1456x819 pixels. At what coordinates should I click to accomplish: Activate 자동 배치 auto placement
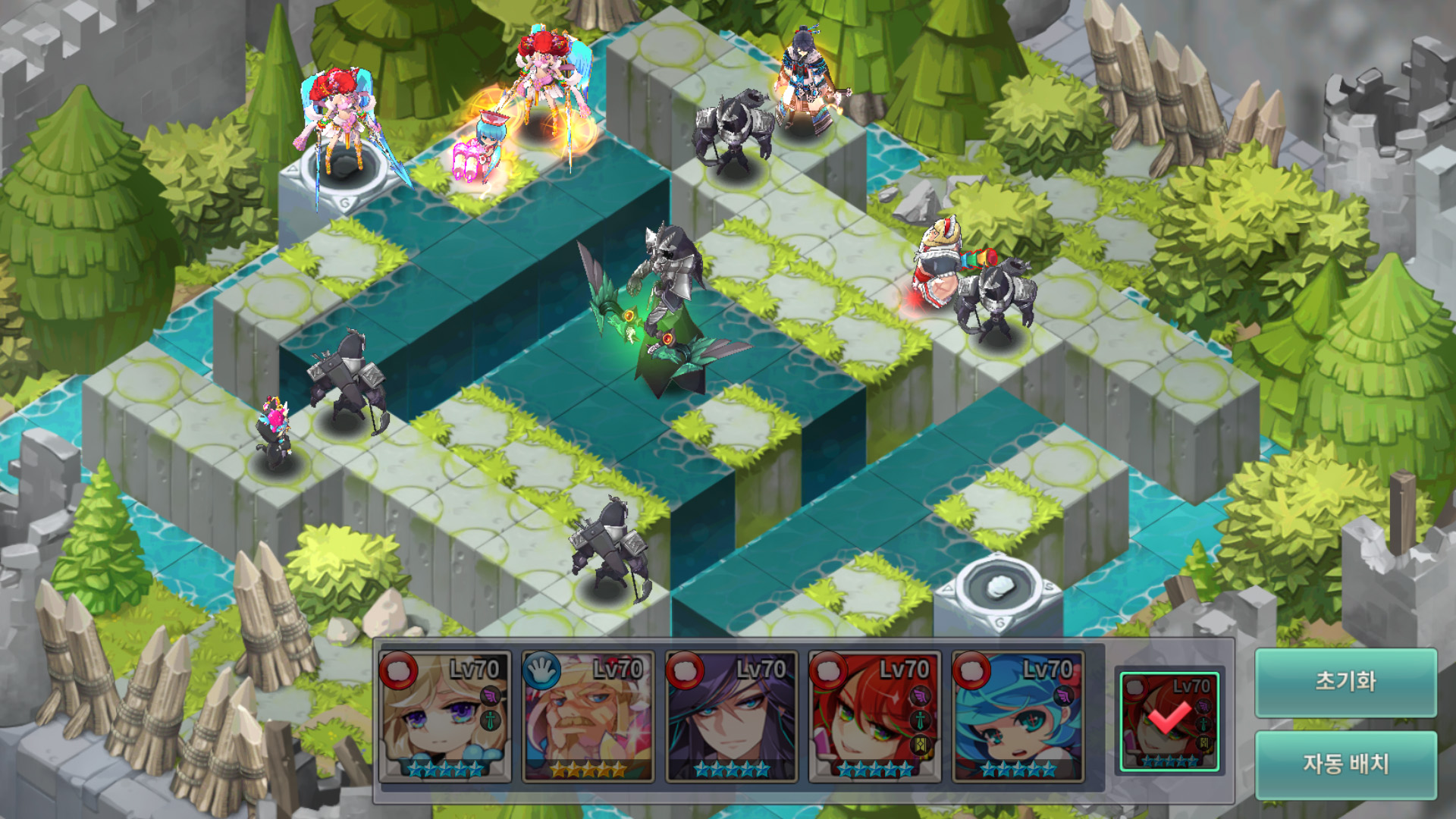tap(1345, 764)
